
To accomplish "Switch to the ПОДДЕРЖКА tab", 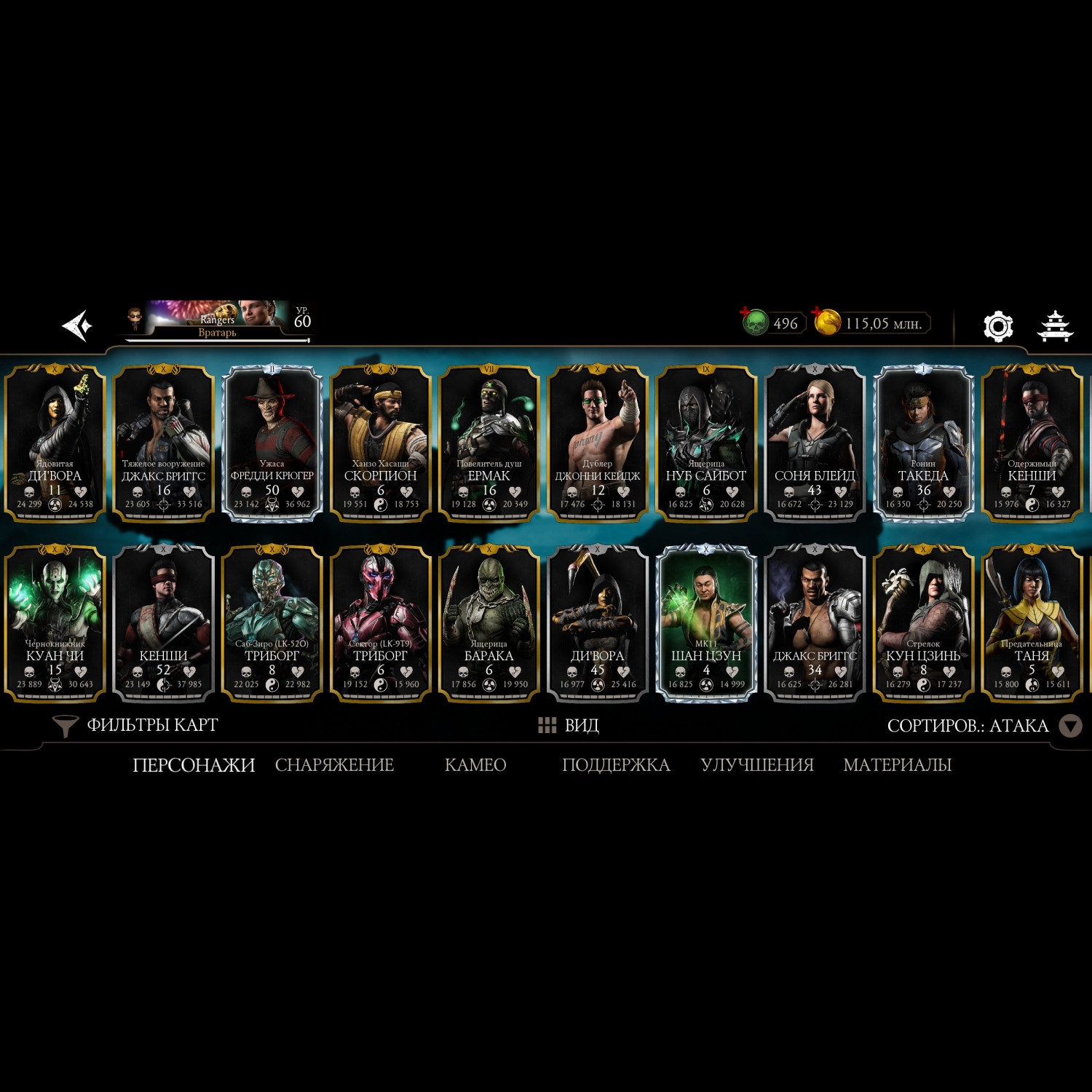I will pyautogui.click(x=616, y=765).
